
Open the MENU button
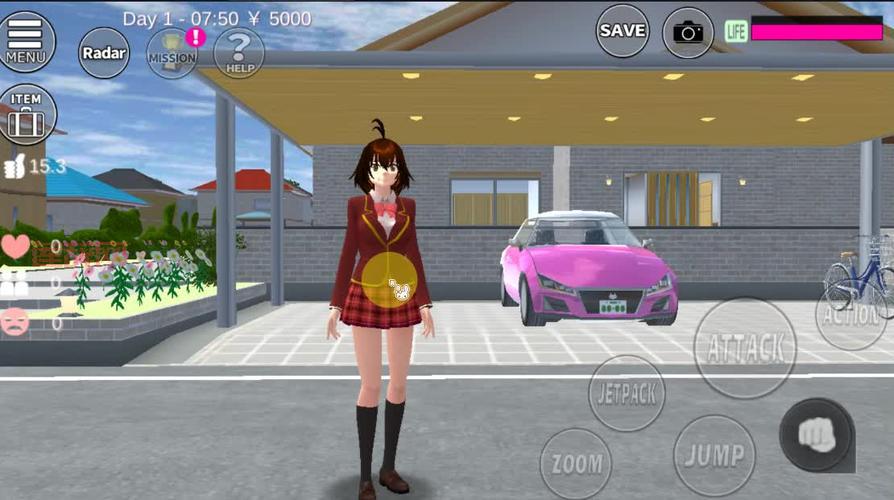[x=25, y=40]
